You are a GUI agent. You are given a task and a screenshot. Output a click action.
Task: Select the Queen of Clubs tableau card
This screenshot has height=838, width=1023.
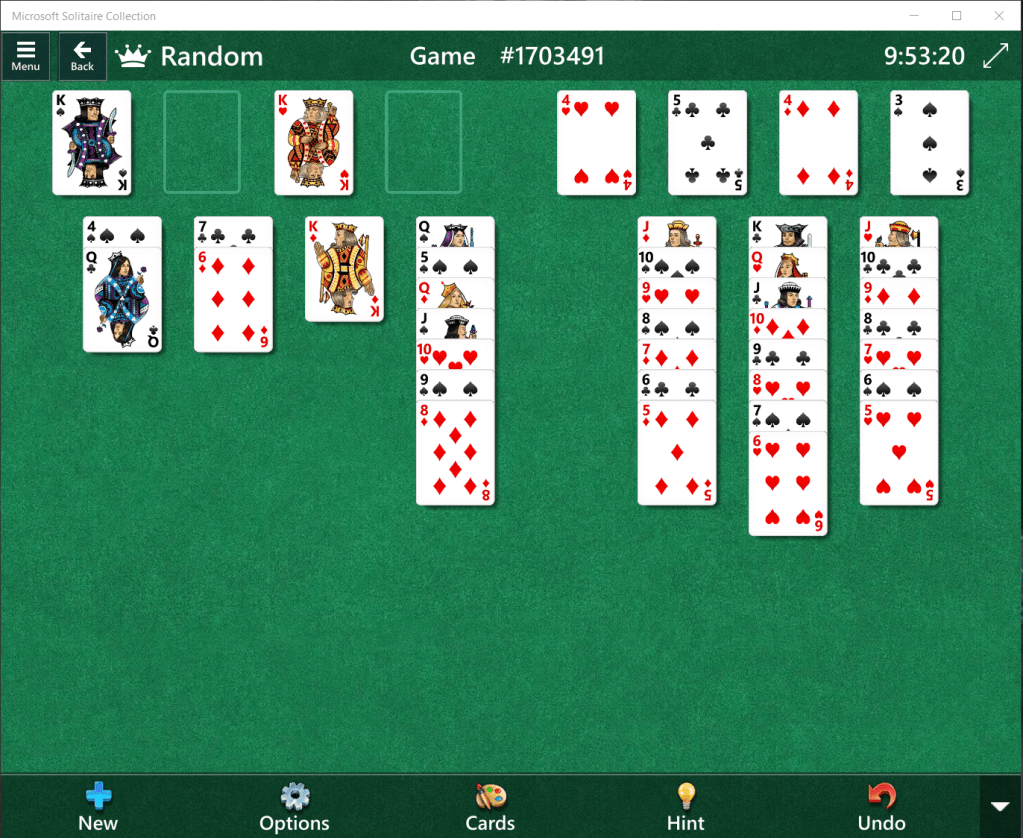point(122,300)
